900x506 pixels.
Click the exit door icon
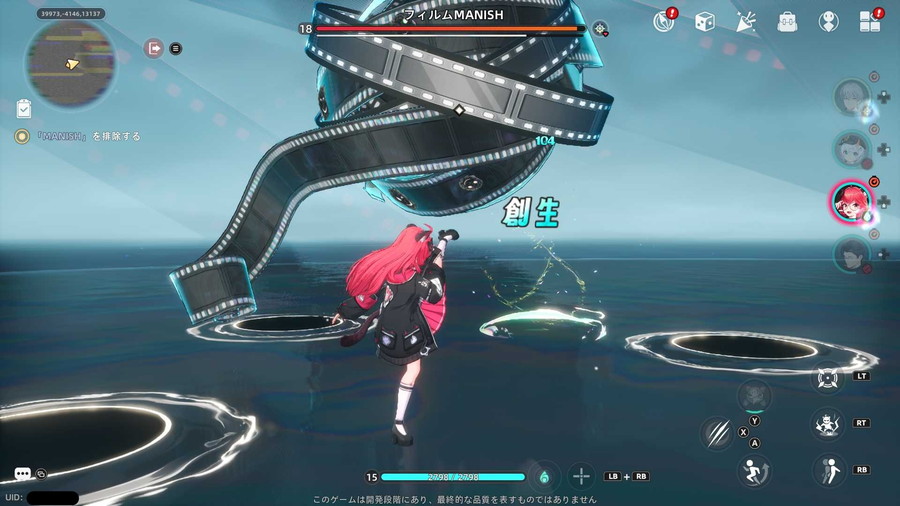tap(154, 48)
